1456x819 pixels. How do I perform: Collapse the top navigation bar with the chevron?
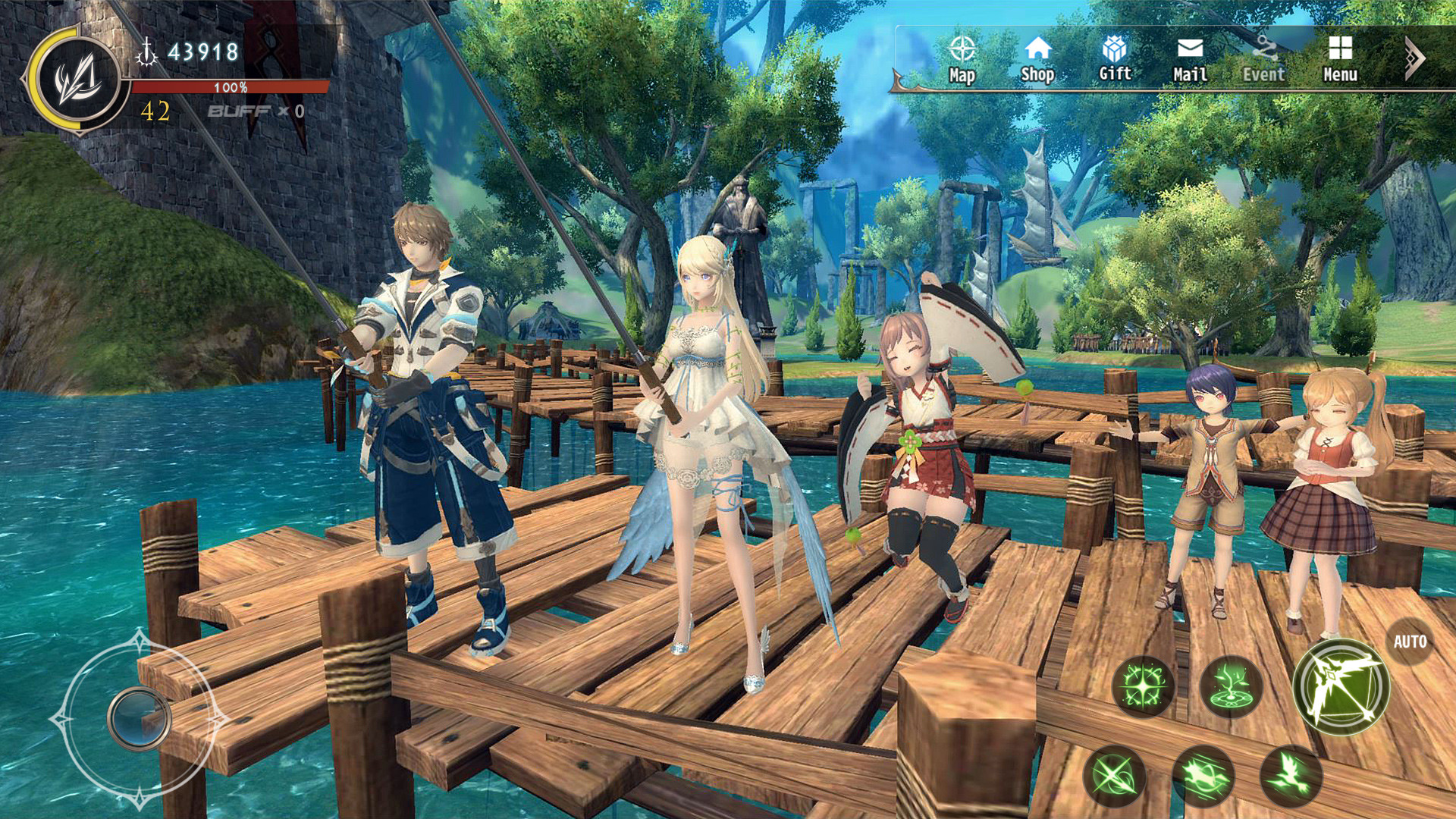pyautogui.click(x=1414, y=57)
